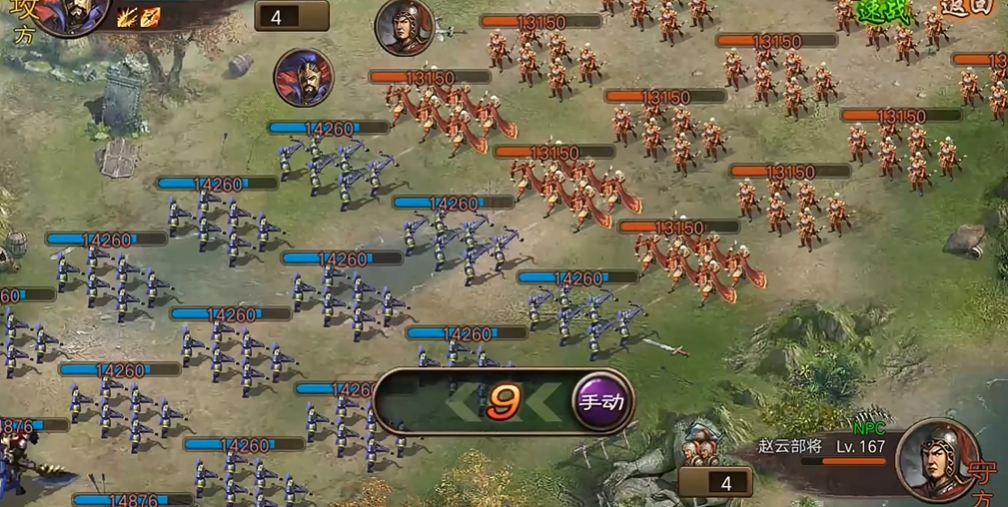The height and width of the screenshot is (507, 1008).
Task: Tap the purple 手动 manual control button
Action: (602, 402)
